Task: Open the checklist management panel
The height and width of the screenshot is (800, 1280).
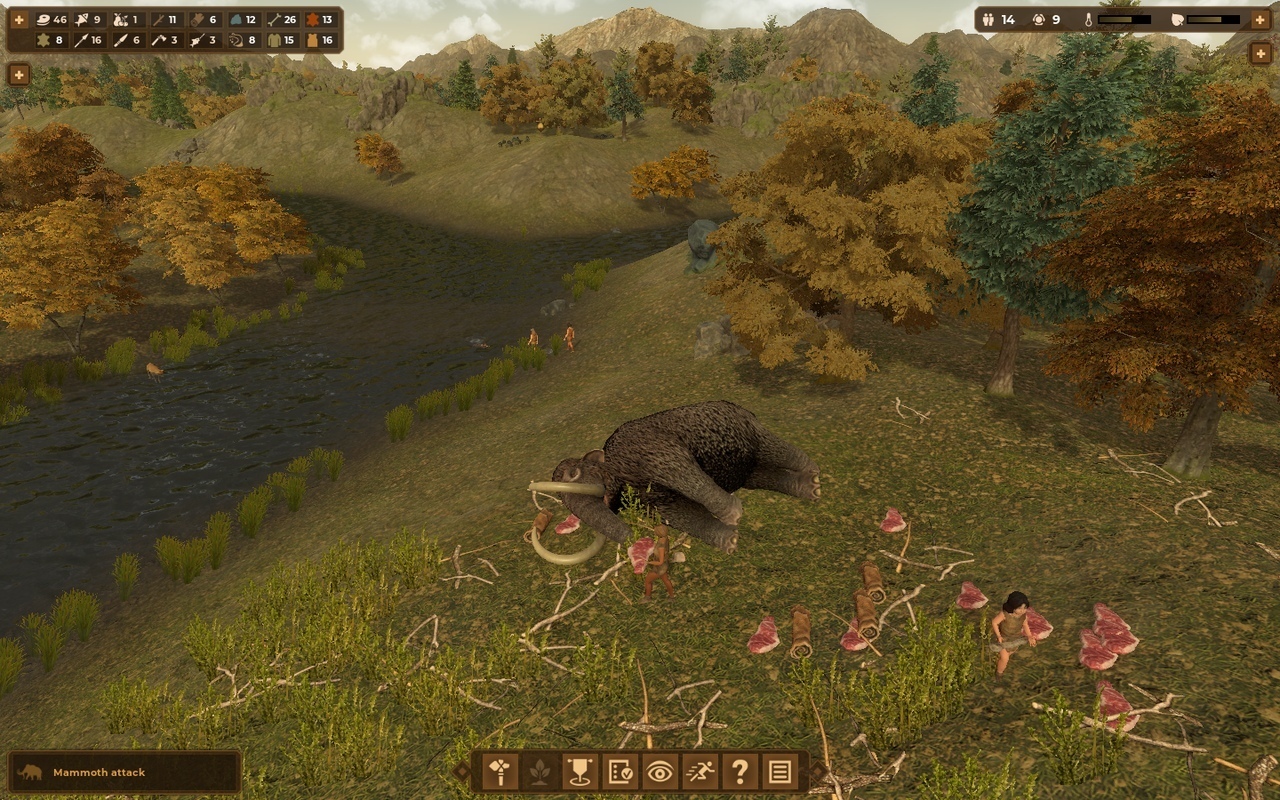Action: 619,772
